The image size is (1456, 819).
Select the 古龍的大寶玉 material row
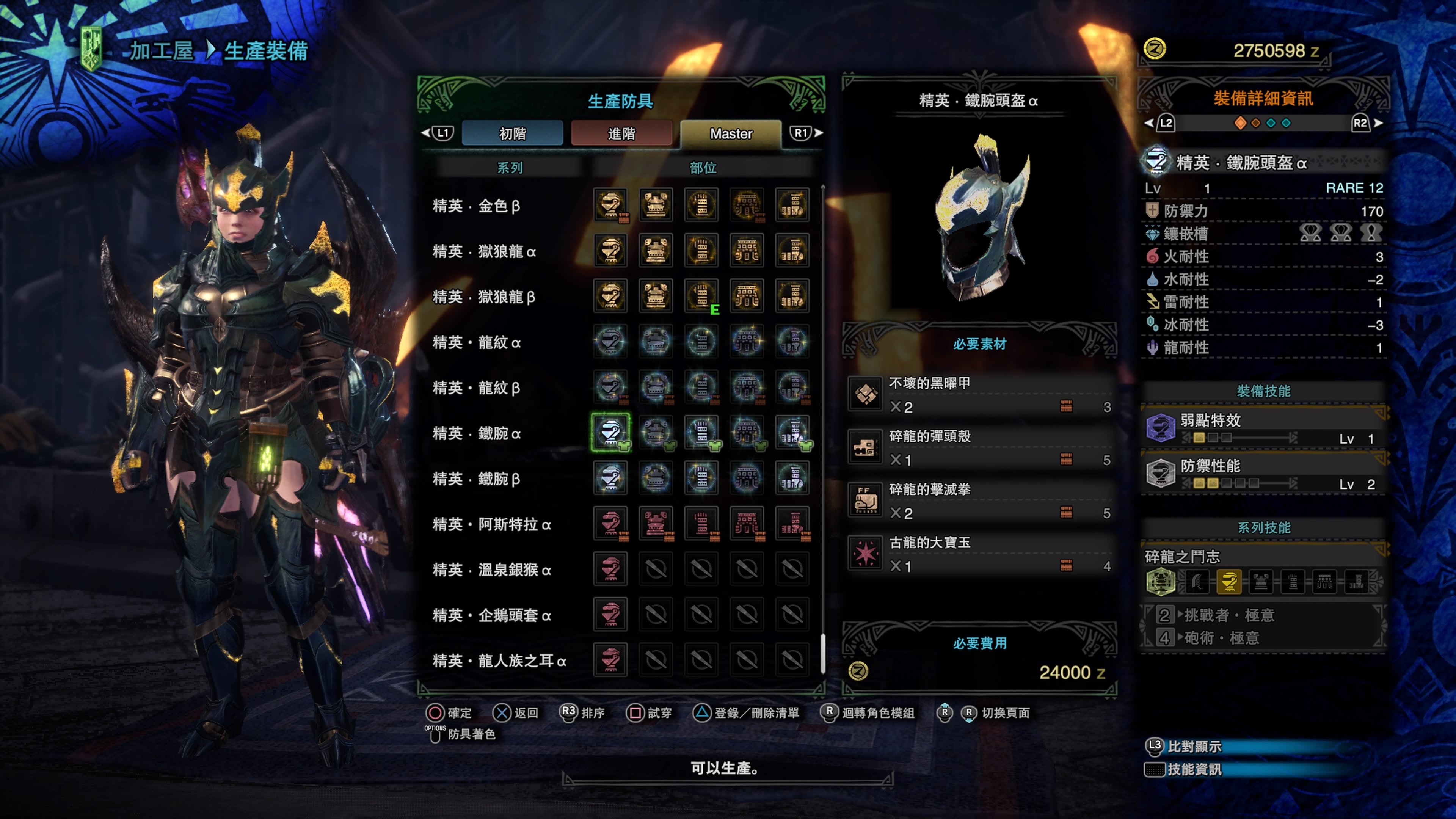coord(979,554)
